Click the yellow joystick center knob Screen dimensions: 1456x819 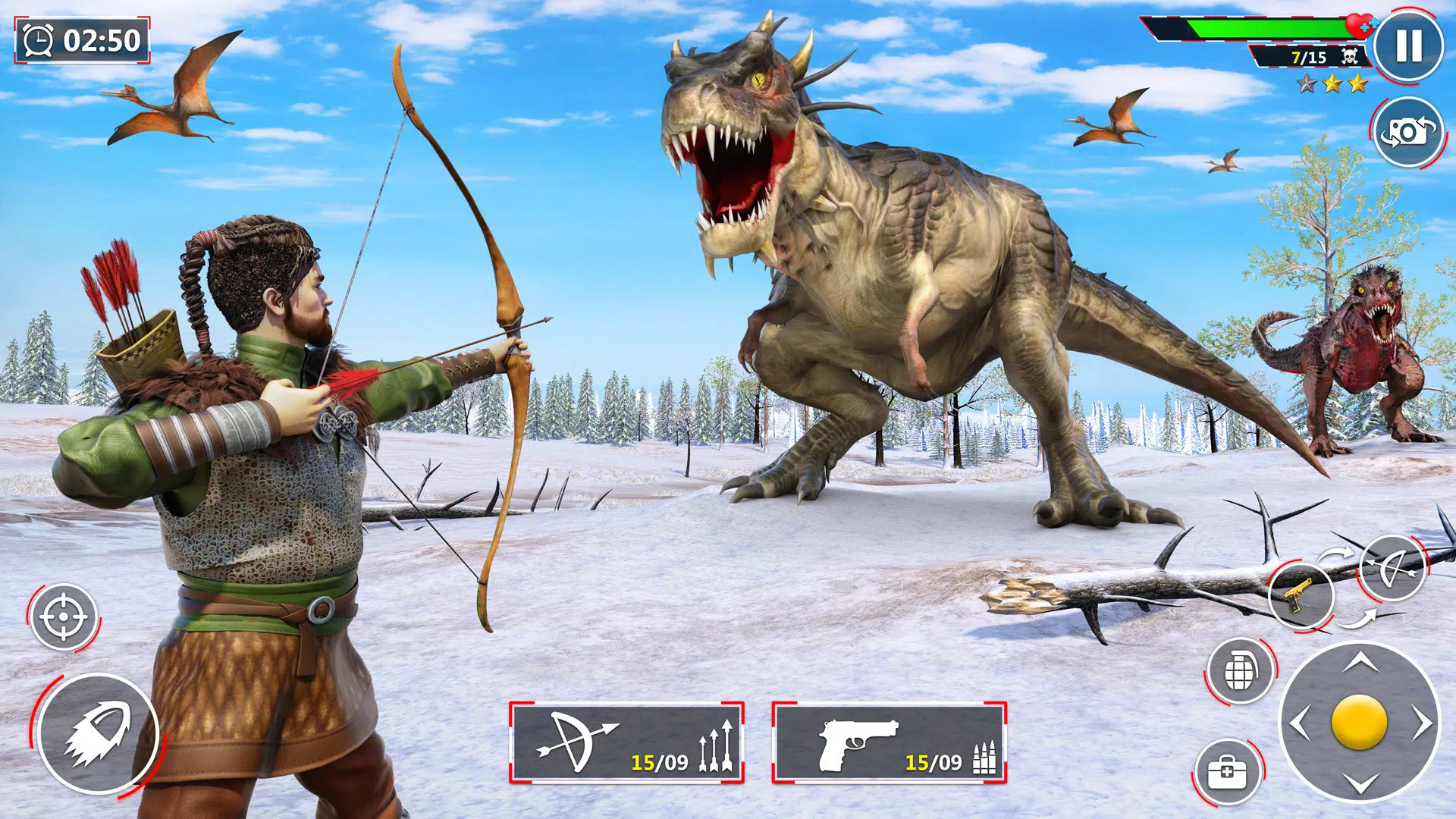[x=1359, y=723]
